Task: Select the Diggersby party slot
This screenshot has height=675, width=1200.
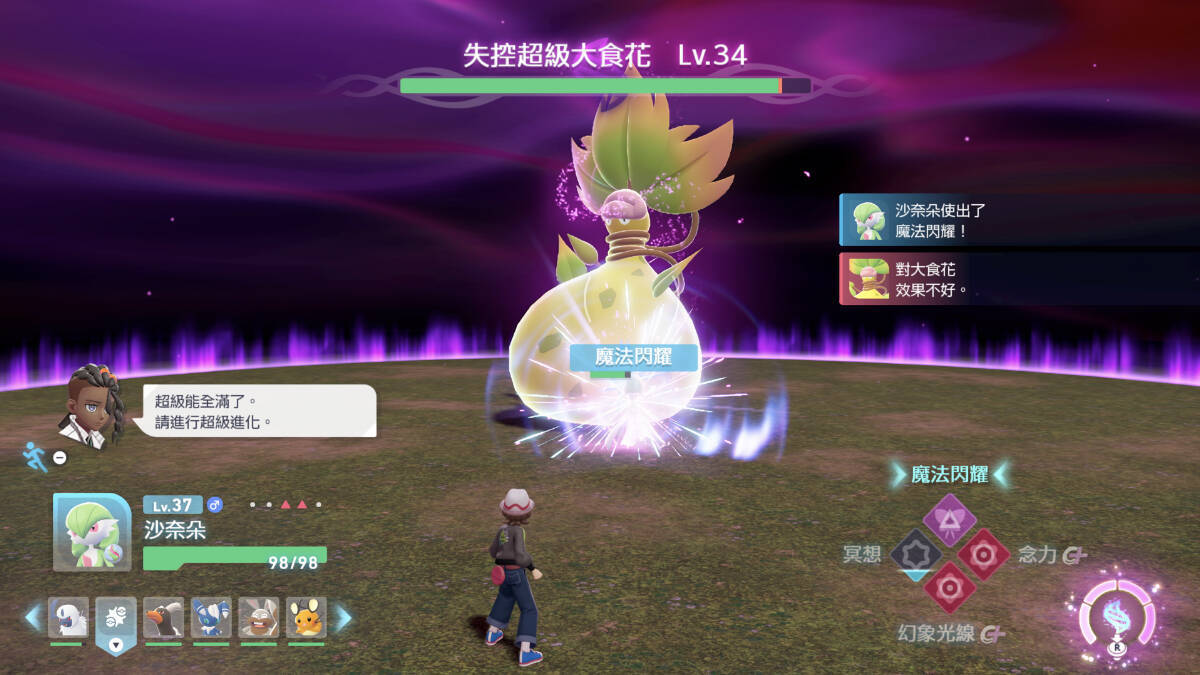Action: [x=259, y=619]
